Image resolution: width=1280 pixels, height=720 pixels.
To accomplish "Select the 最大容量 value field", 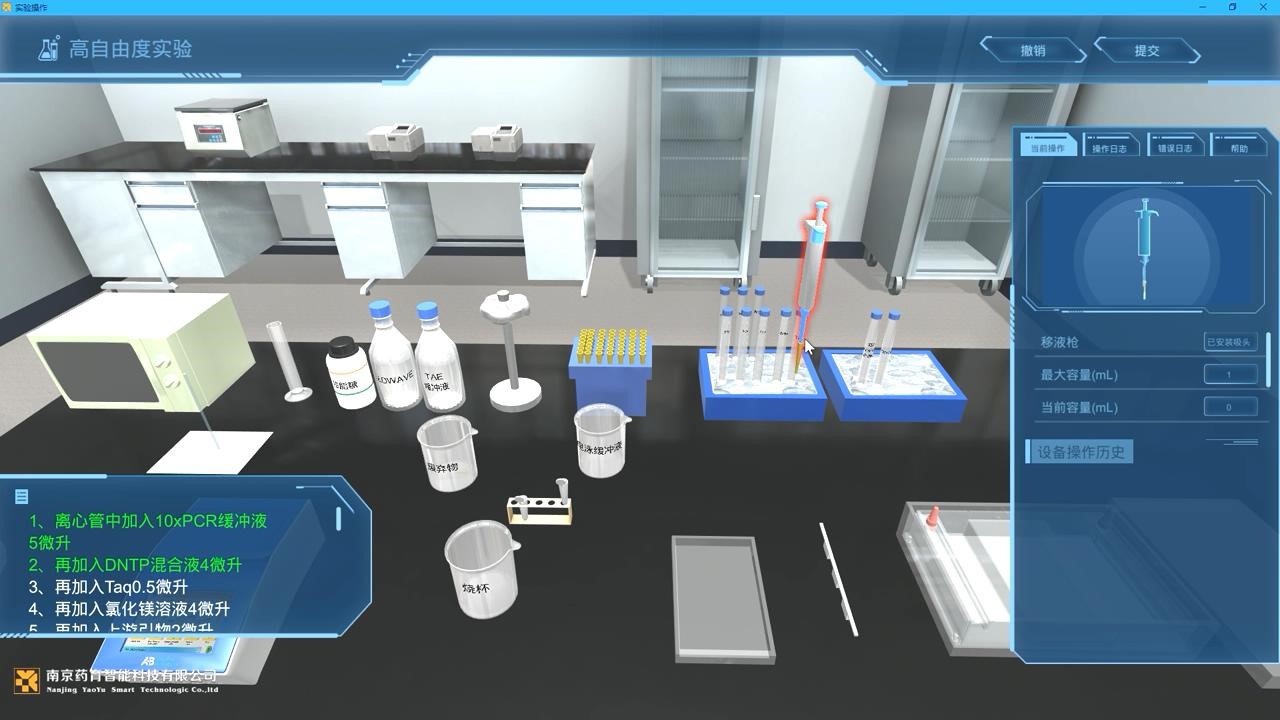I will [x=1229, y=375].
